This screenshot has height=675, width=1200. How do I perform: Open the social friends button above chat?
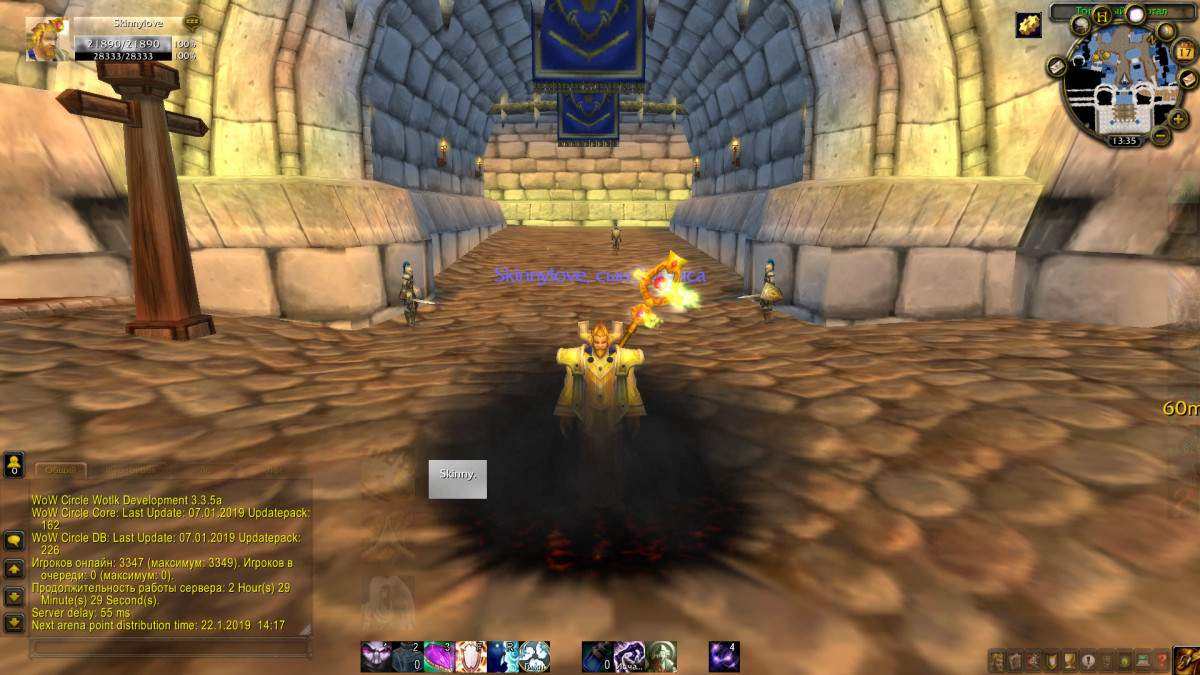click(14, 463)
